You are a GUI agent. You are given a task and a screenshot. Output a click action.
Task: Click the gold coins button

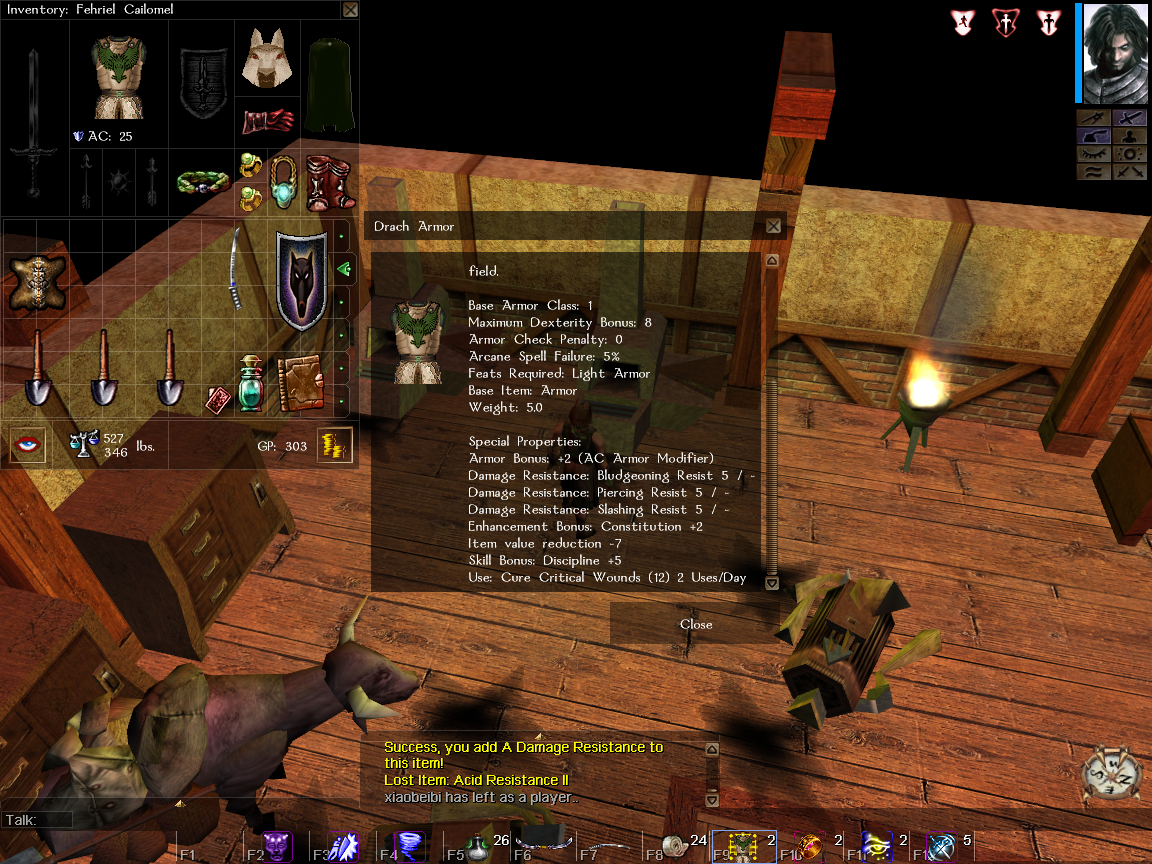click(335, 446)
